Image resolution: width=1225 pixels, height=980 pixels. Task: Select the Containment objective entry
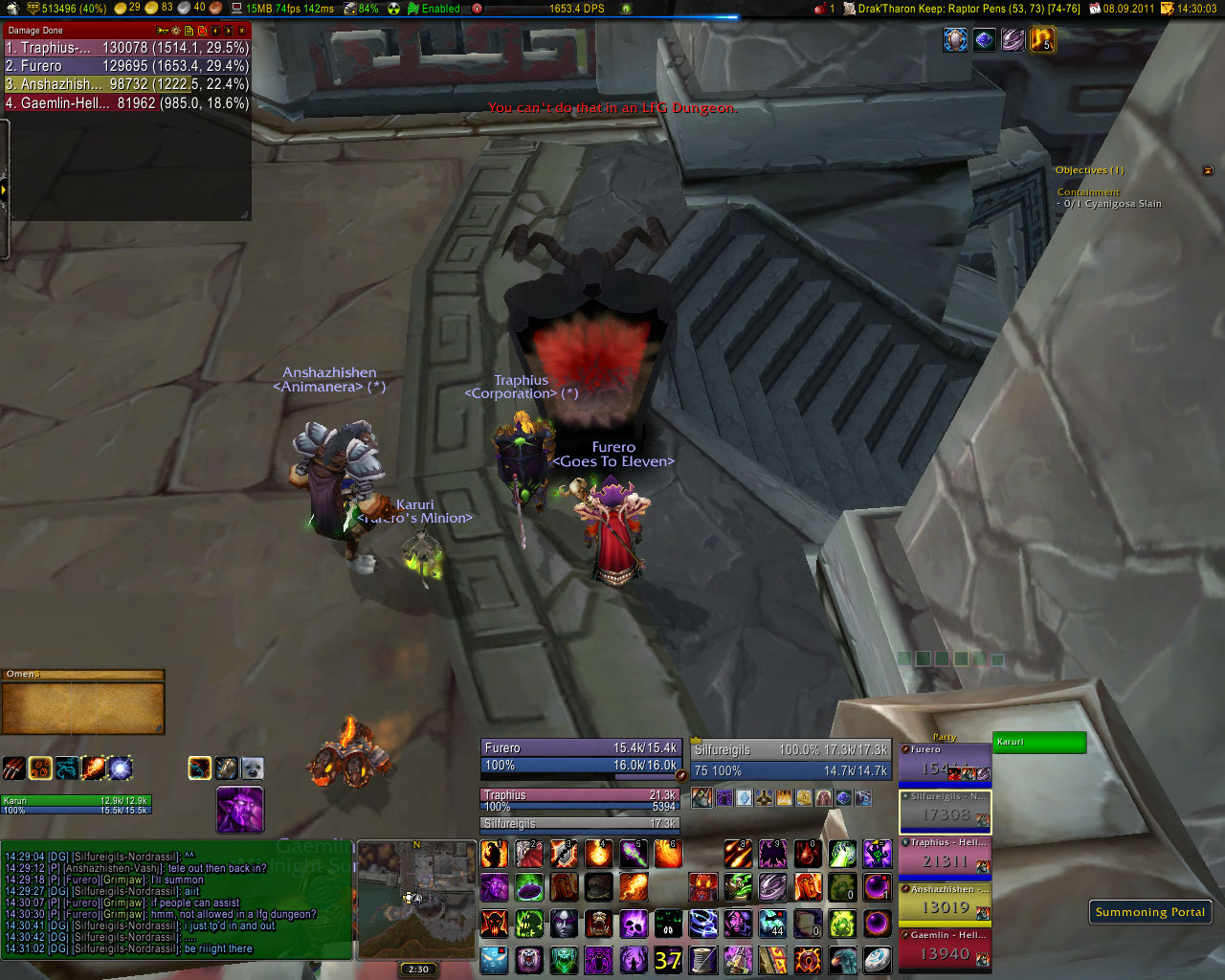(x=1088, y=192)
